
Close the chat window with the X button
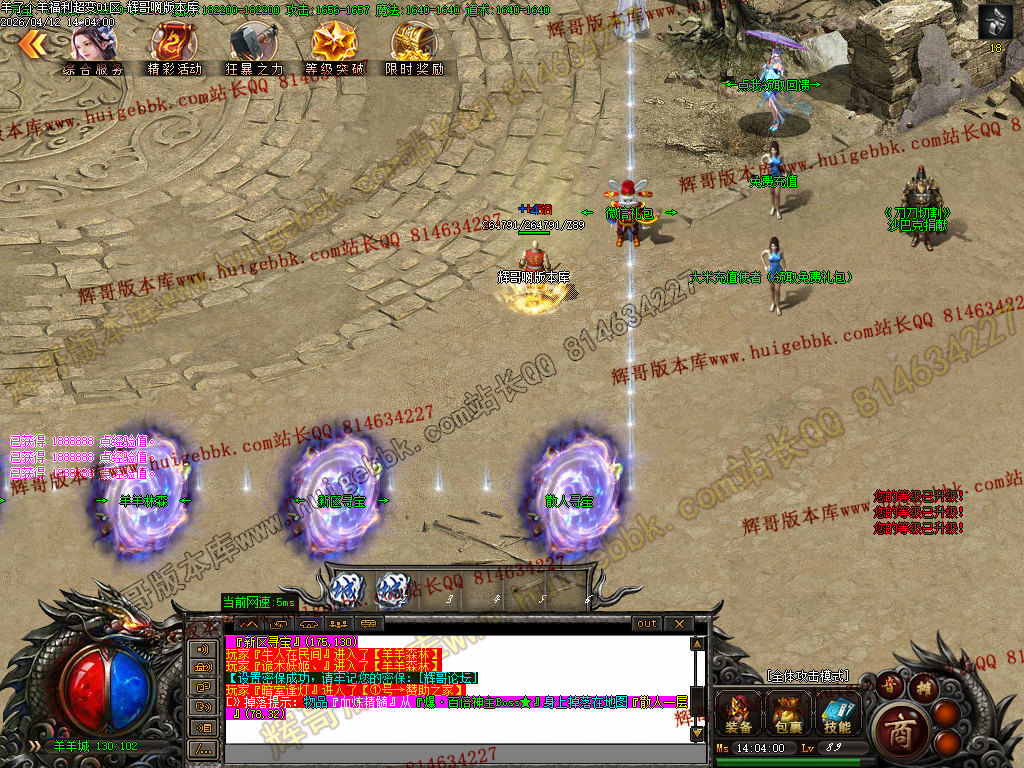678,624
